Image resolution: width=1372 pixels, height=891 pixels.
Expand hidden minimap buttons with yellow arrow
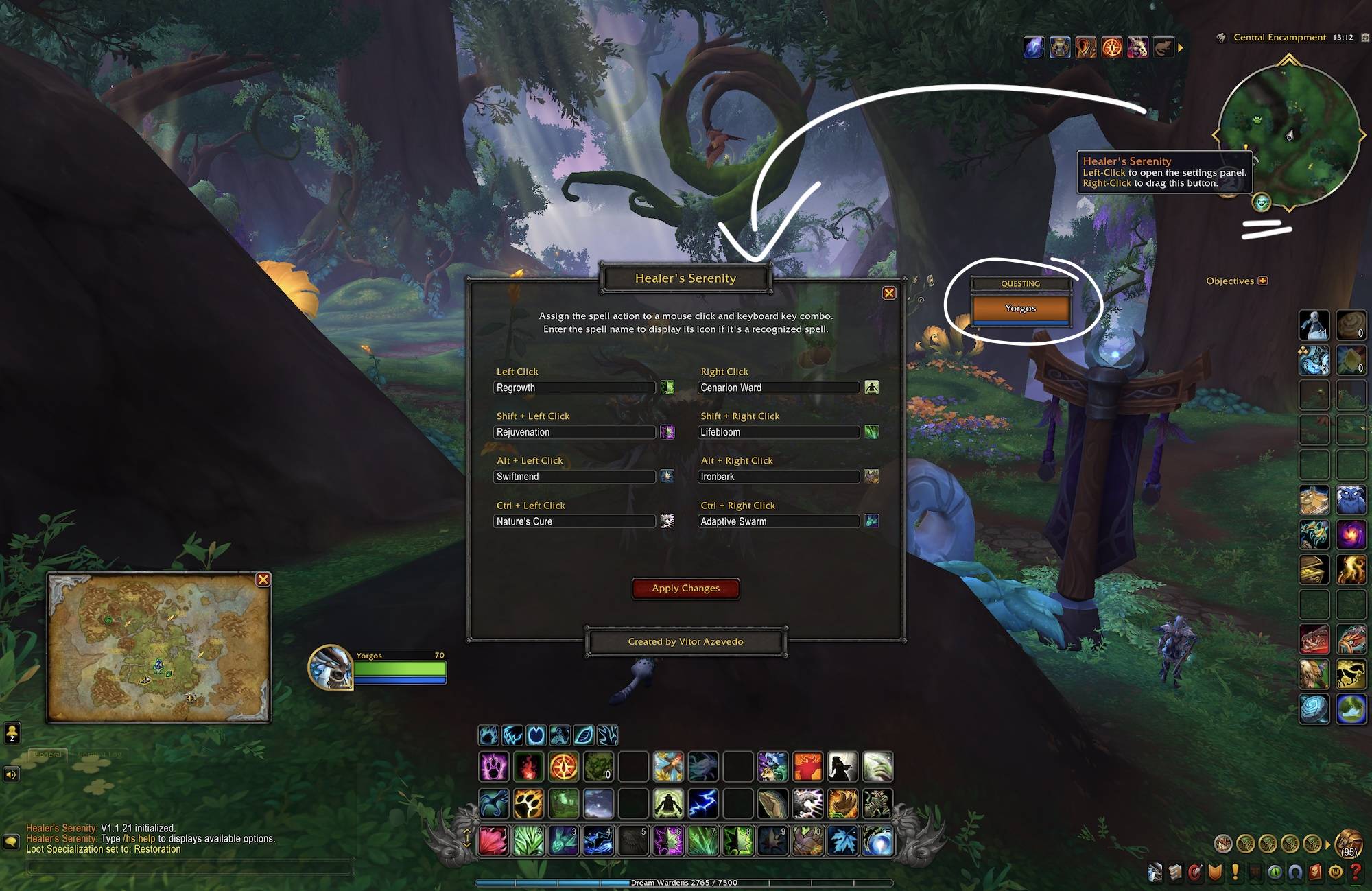[x=1181, y=47]
